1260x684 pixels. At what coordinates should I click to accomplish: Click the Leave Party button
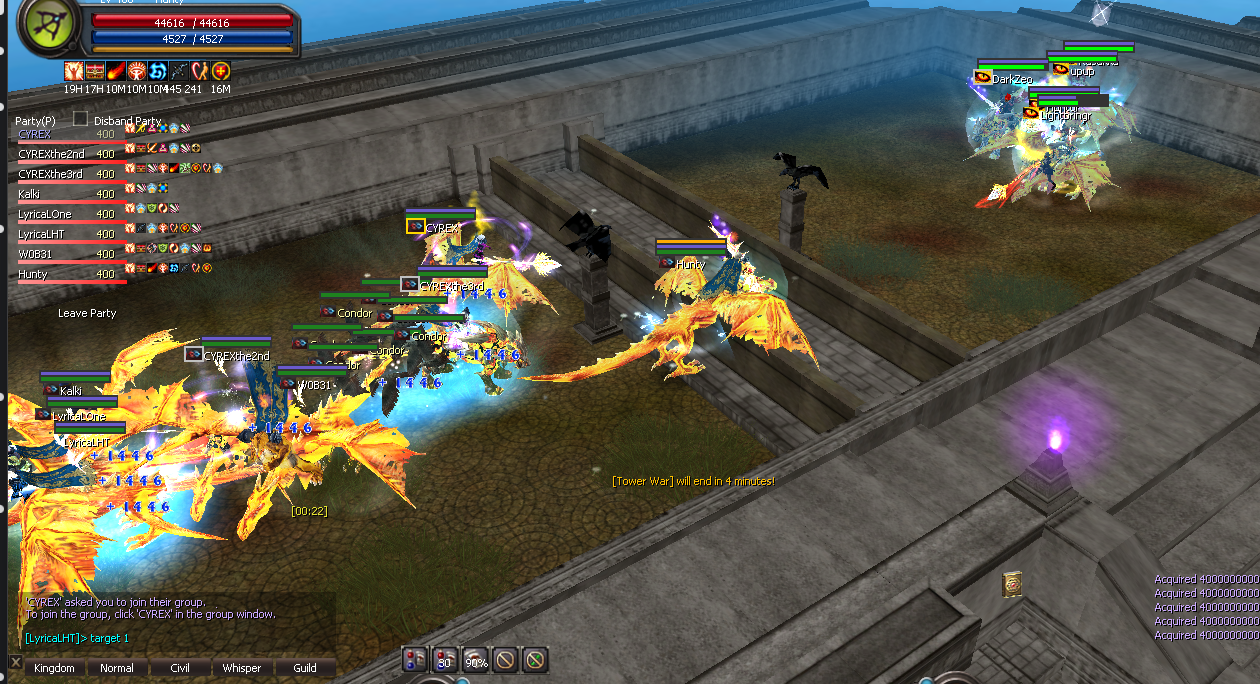click(87, 313)
